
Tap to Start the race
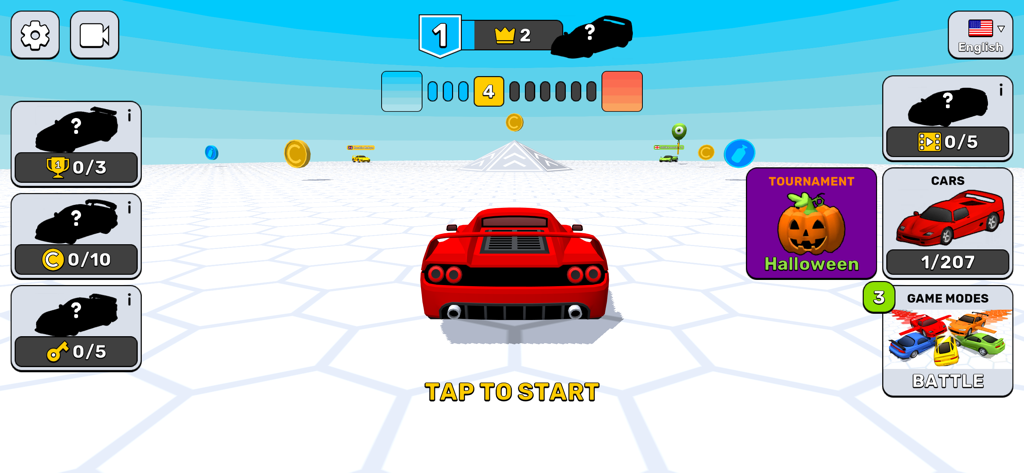point(511,391)
